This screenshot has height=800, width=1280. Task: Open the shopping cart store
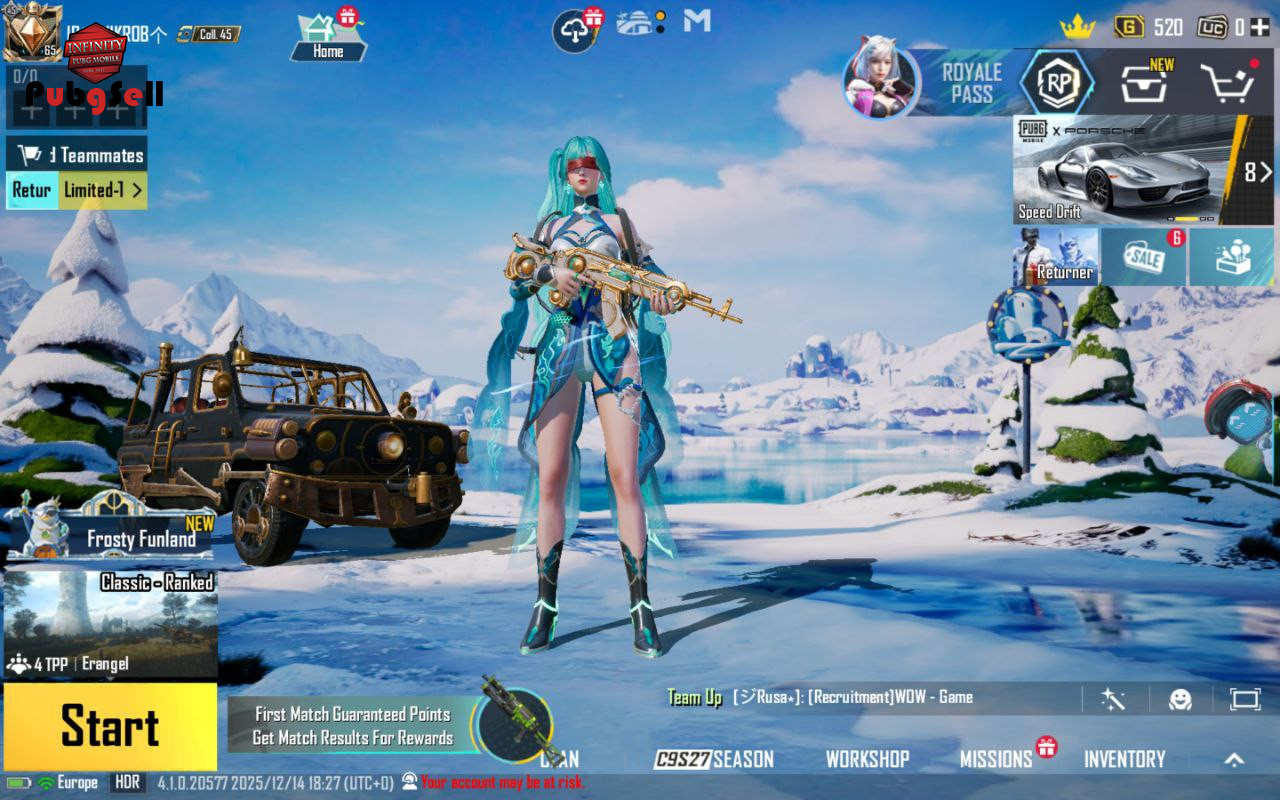point(1227,83)
